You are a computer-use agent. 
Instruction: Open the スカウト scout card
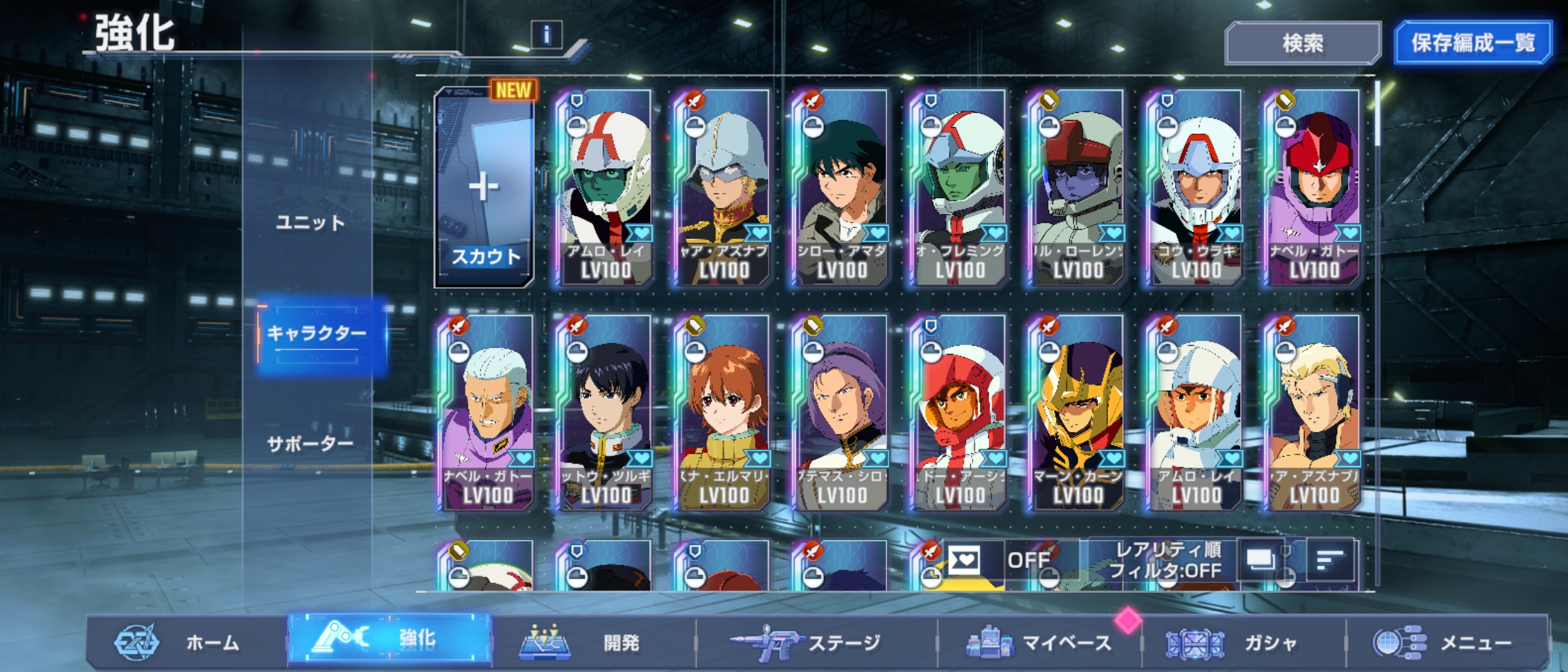pos(485,187)
